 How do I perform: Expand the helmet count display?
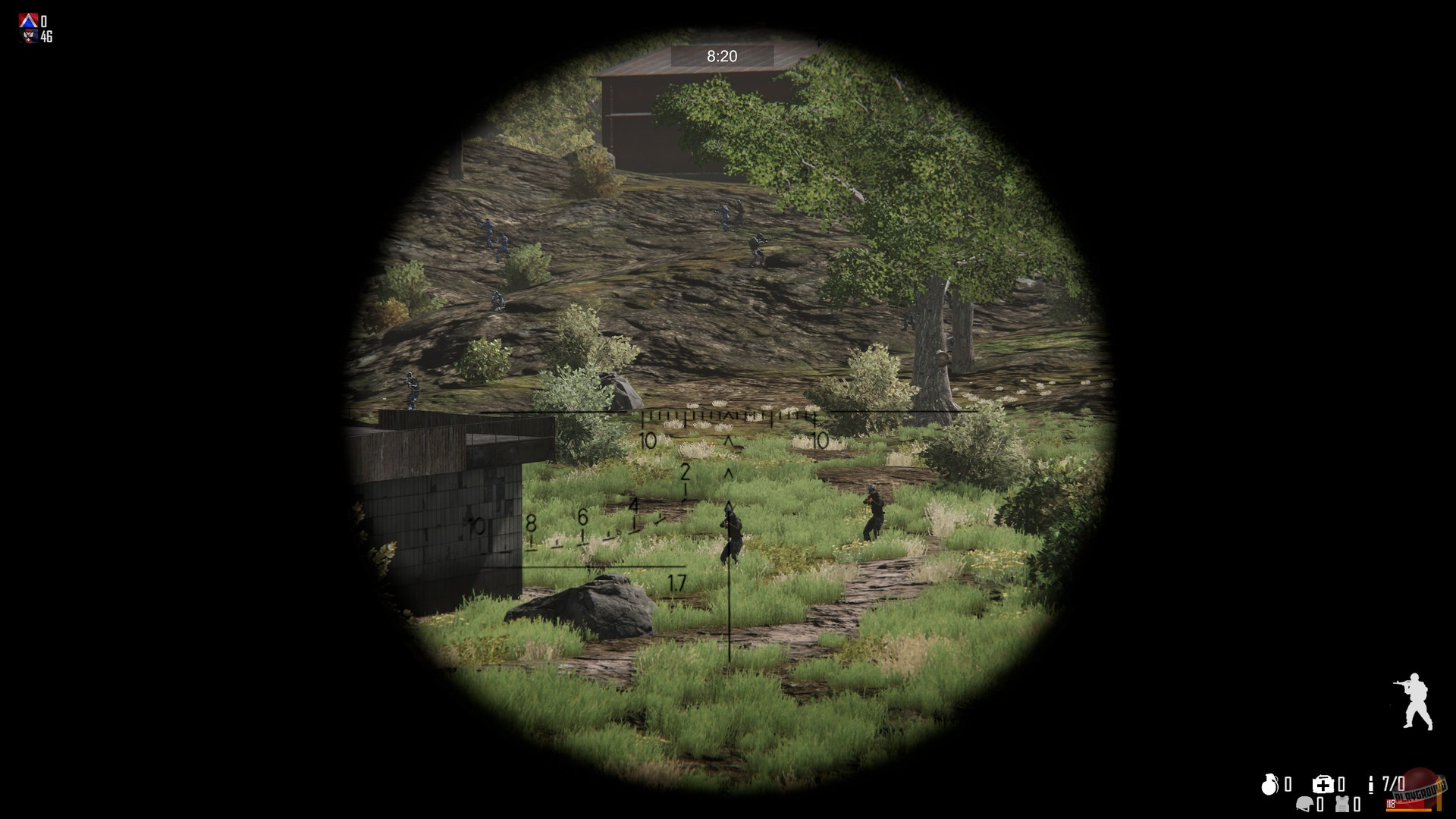[1321, 804]
